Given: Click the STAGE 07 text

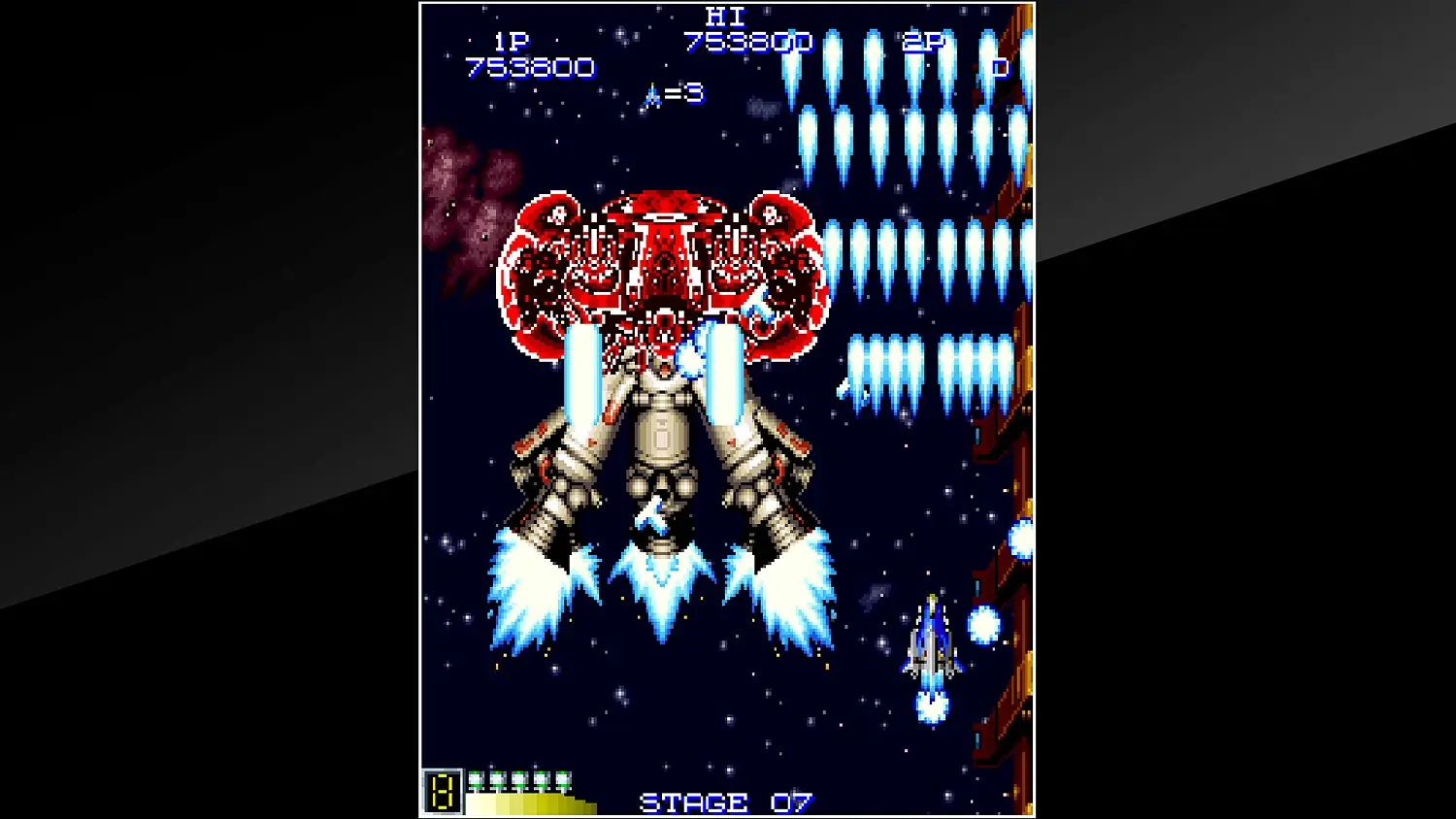Looking at the screenshot, I should click(x=726, y=802).
